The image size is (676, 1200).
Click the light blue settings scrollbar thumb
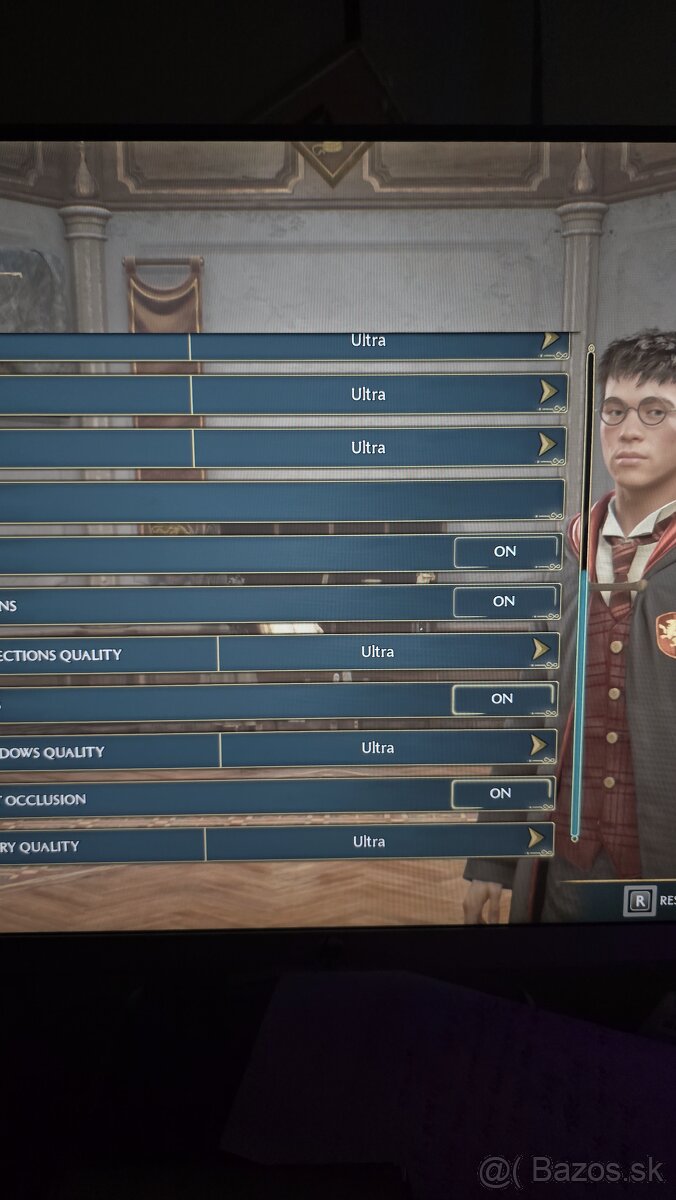(x=581, y=700)
